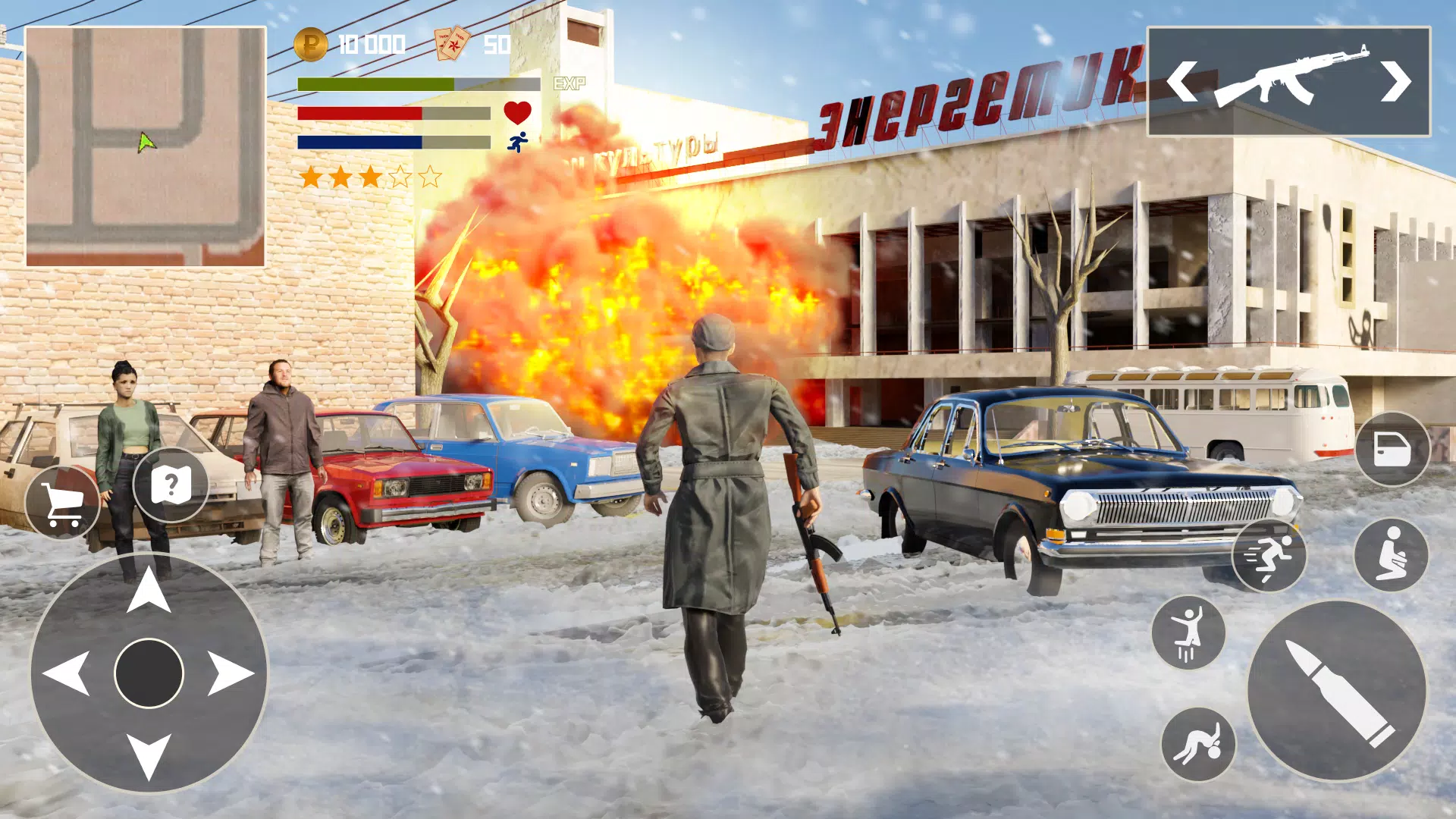Tap the heart health icon
Viewport: 1456px width, 819px height.
pyautogui.click(x=518, y=113)
